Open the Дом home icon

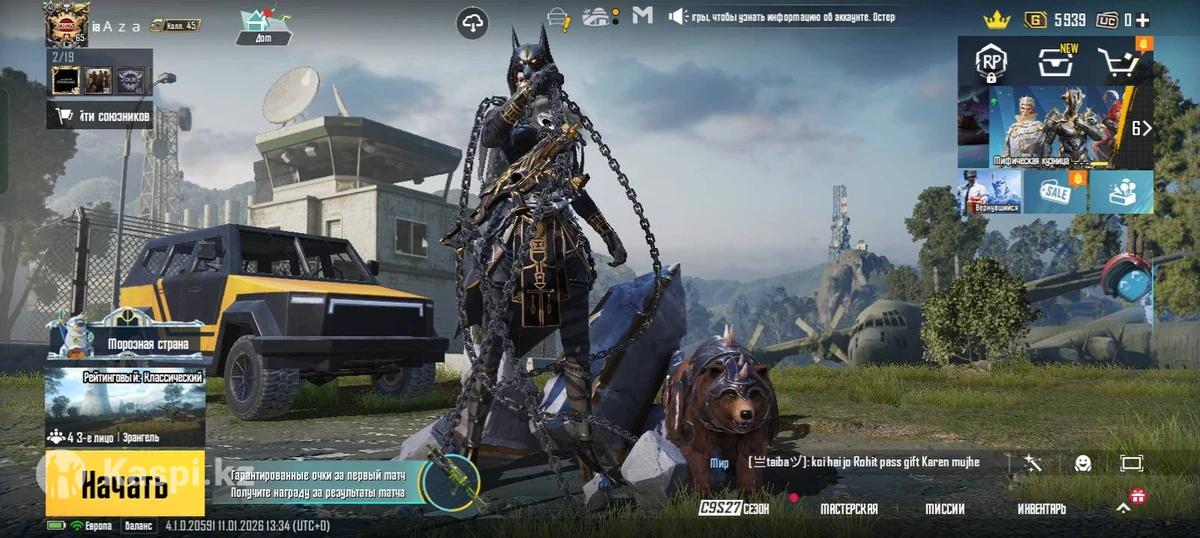click(264, 26)
